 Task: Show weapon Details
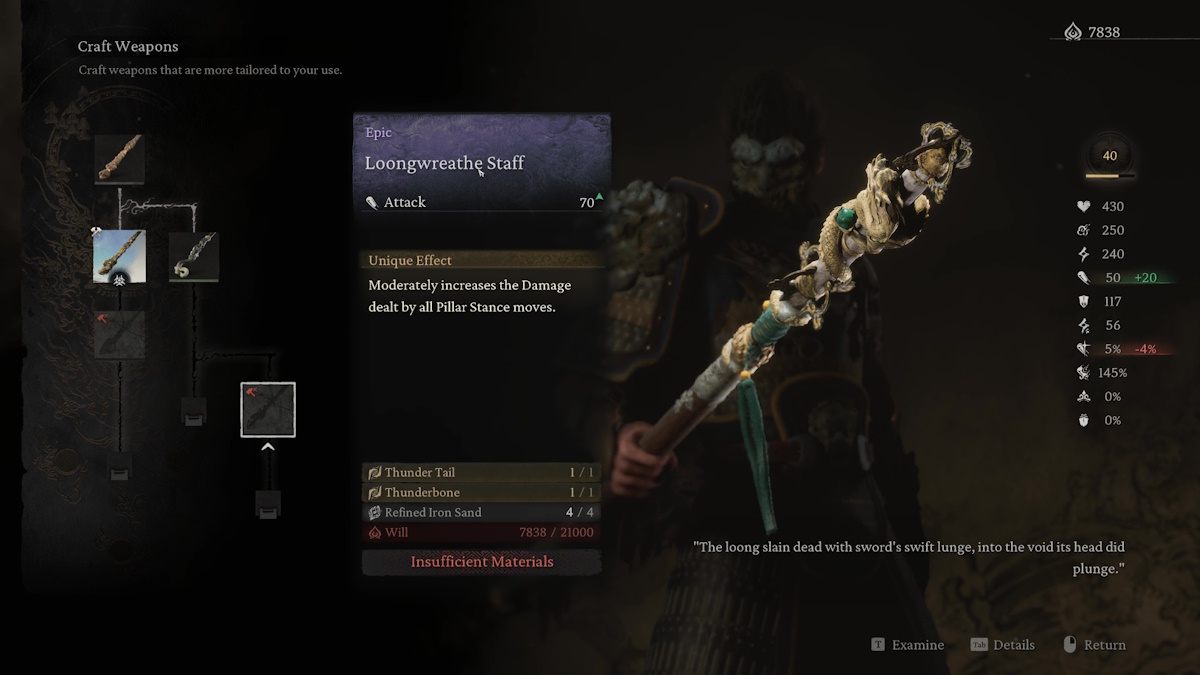(x=1003, y=645)
